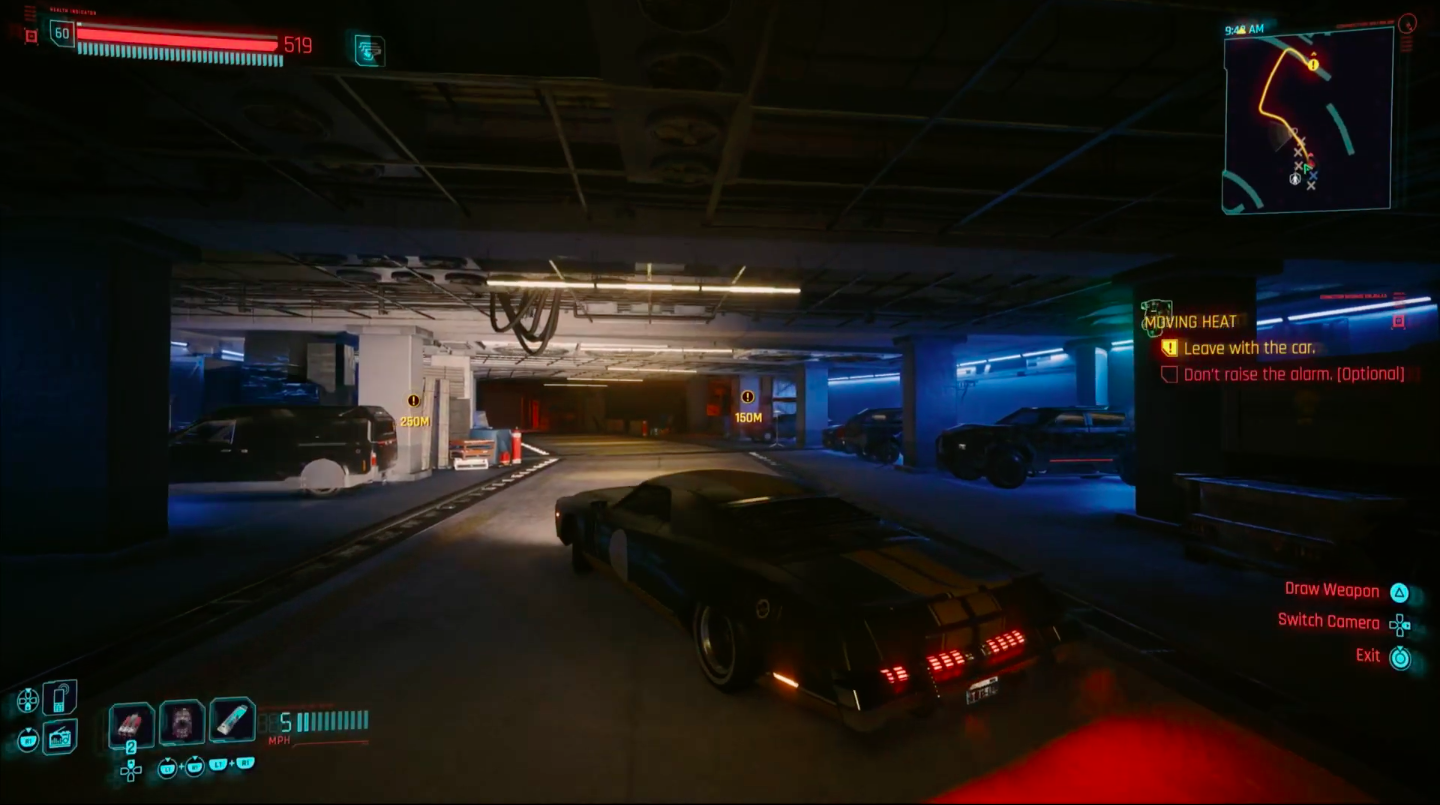Screen dimensions: 1440x805
Task: Click Switch Camera prompt near bottom-right
Action: (x=1327, y=622)
